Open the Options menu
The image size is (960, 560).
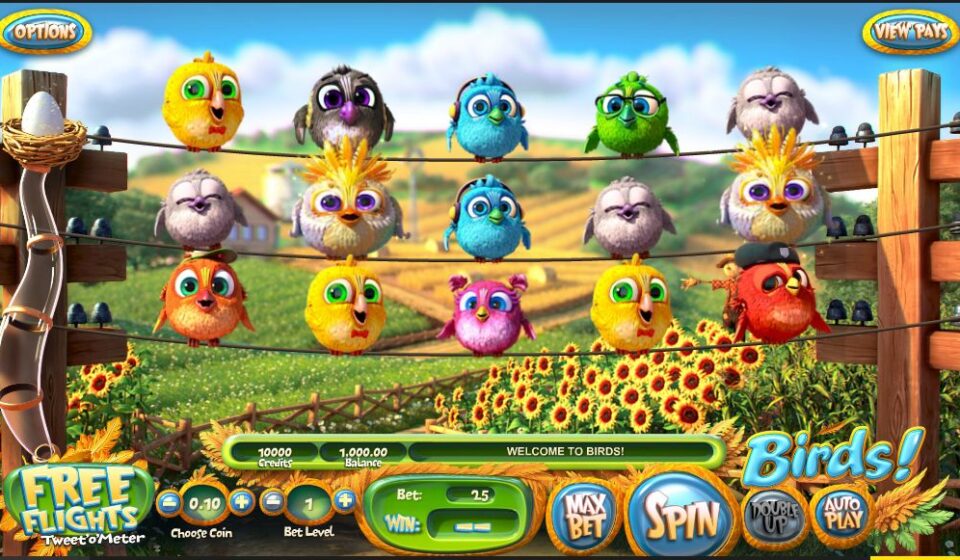(x=46, y=31)
